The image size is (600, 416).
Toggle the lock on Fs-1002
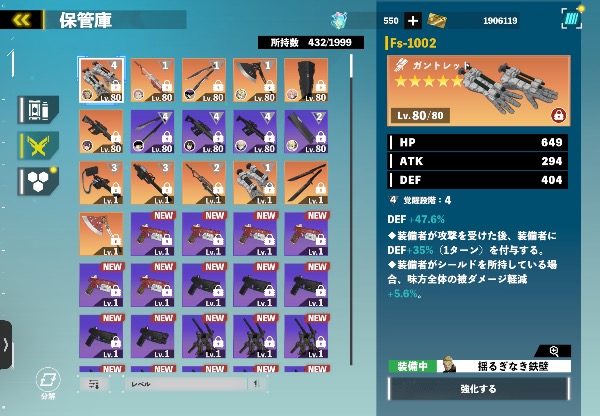558,115
